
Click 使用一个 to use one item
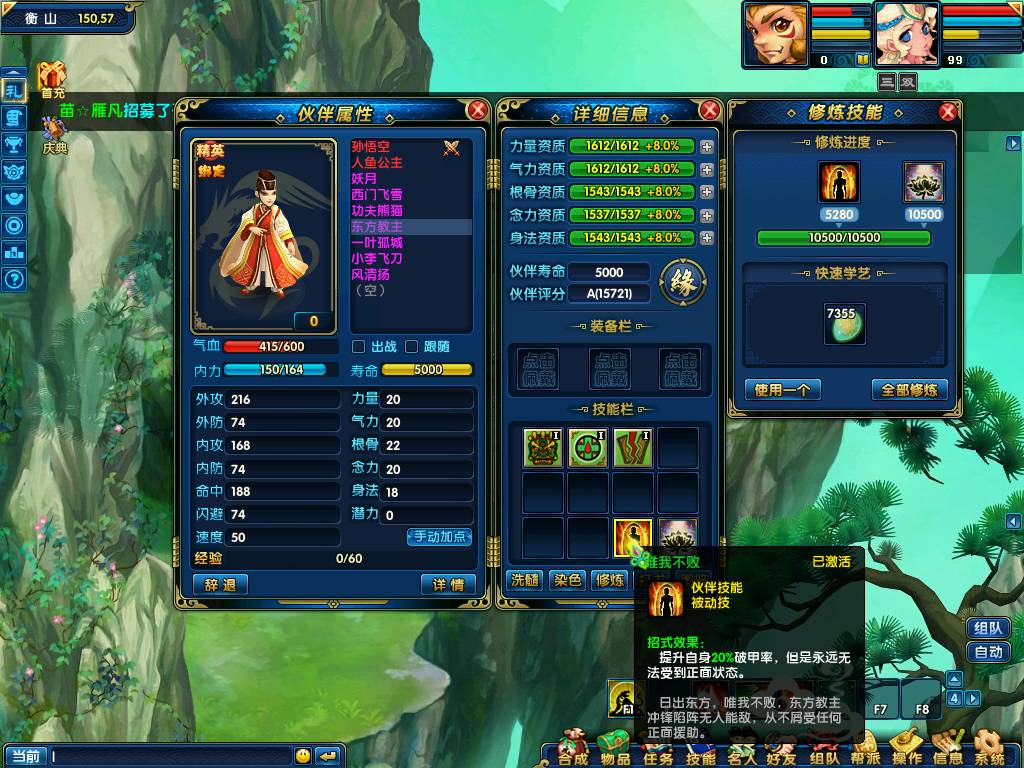783,390
